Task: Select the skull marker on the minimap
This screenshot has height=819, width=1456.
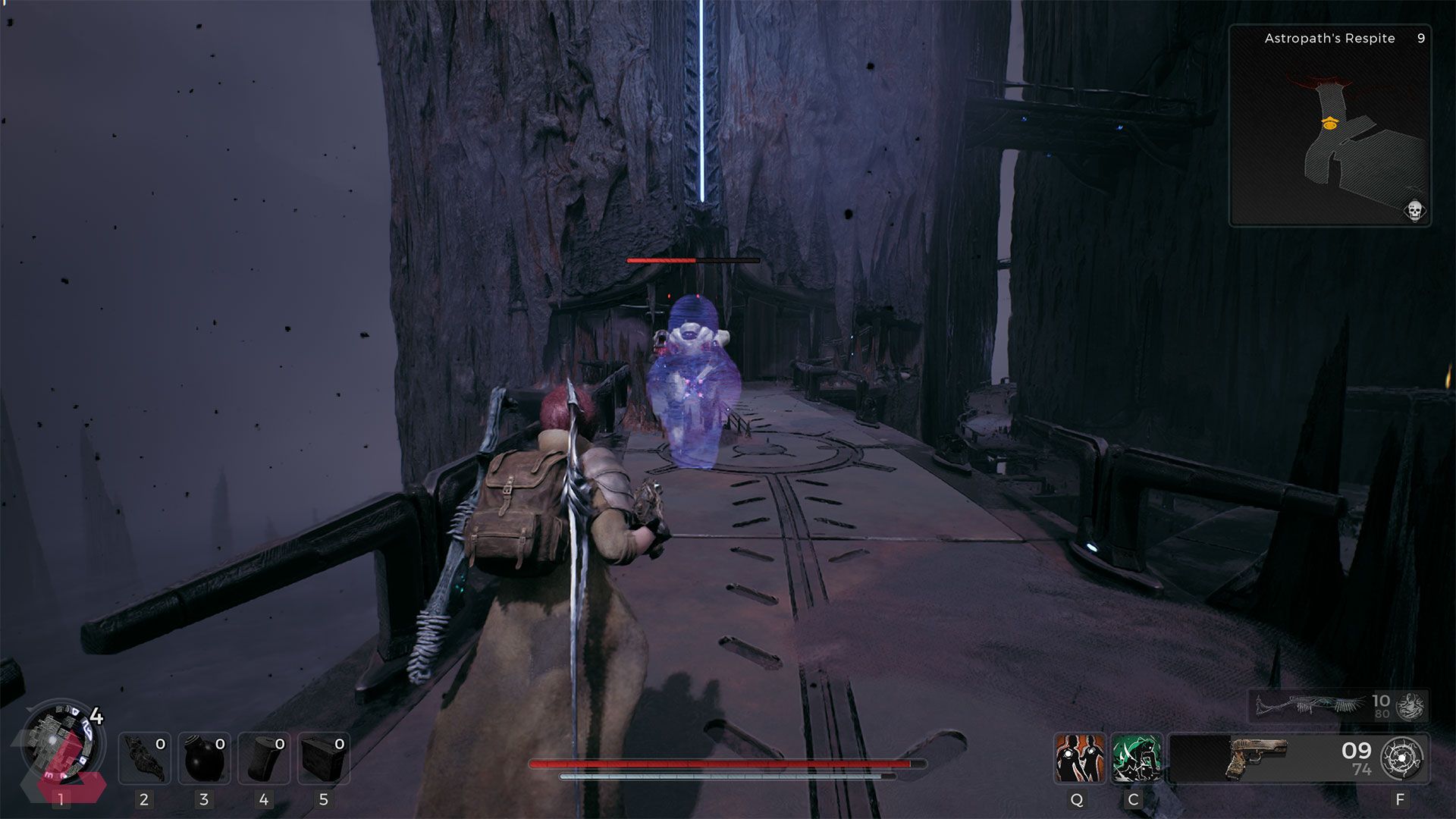Action: tap(1414, 210)
